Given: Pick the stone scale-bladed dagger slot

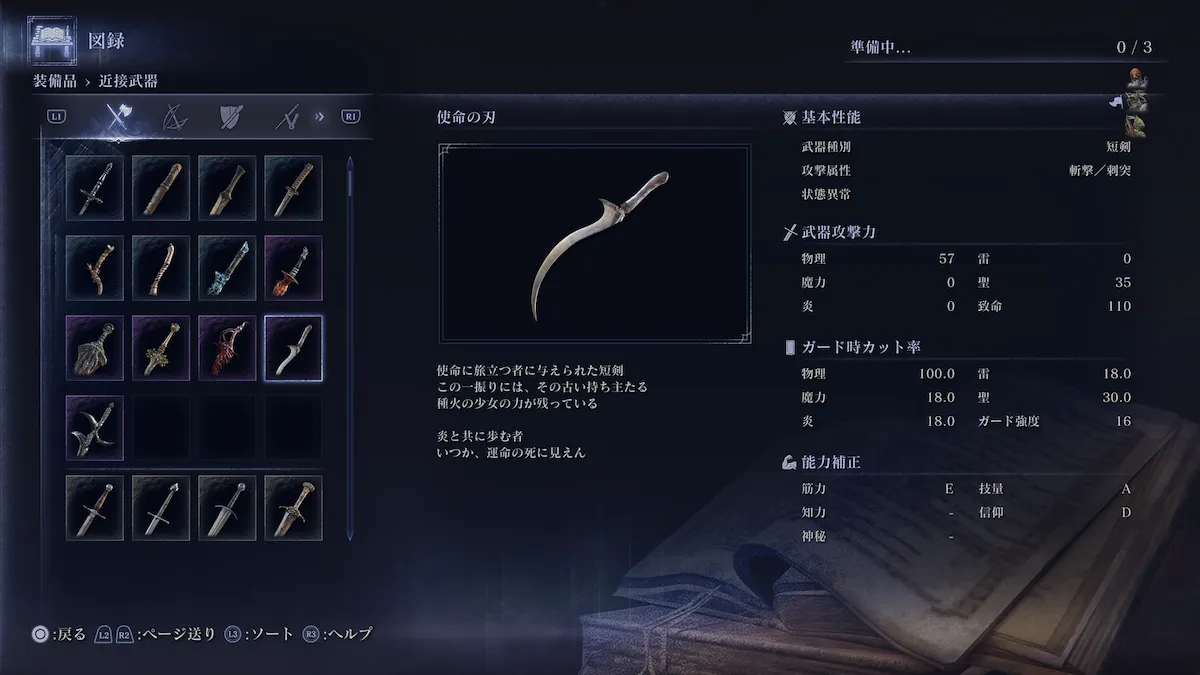Looking at the screenshot, I should point(95,347).
